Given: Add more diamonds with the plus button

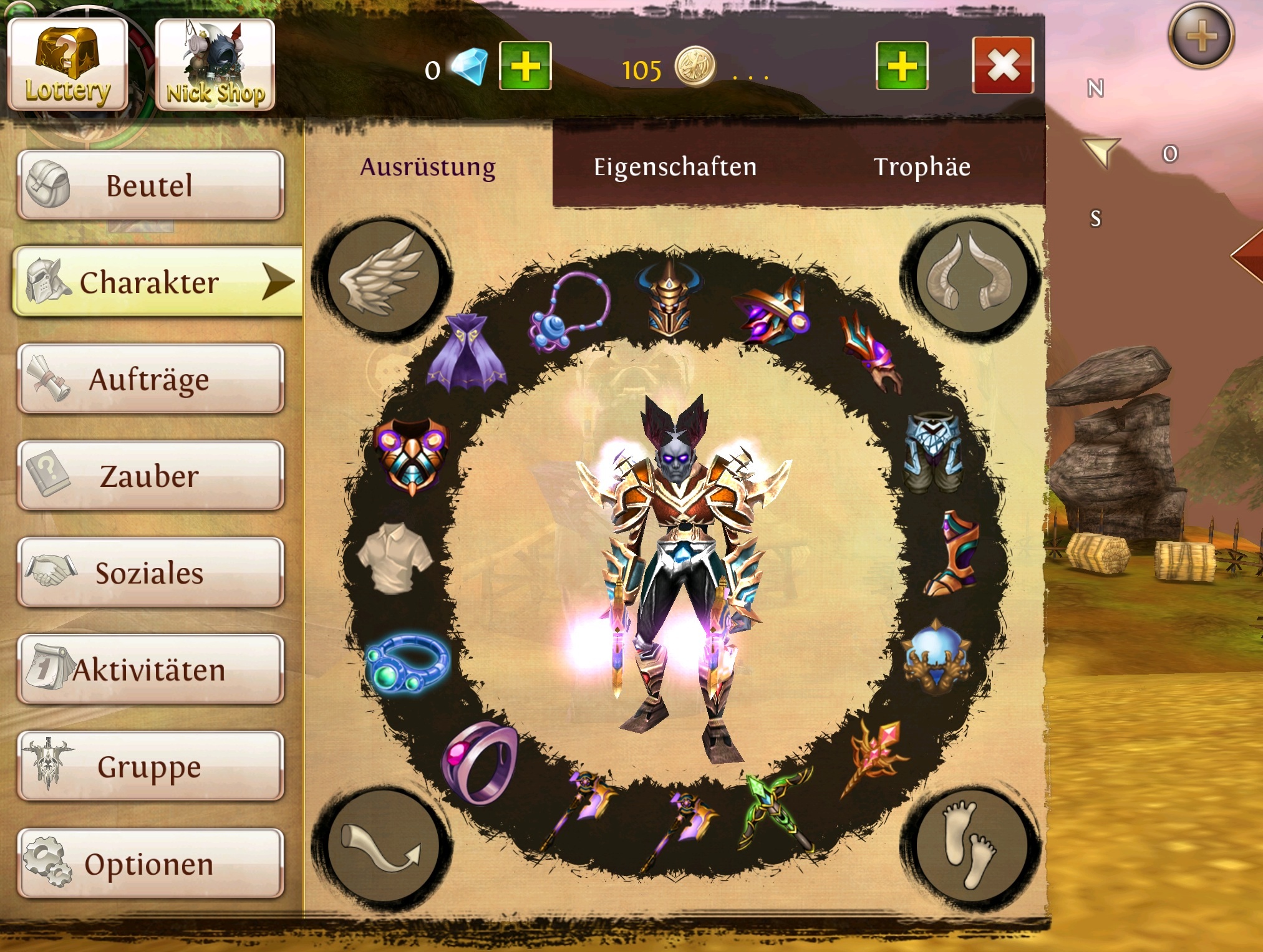Looking at the screenshot, I should pos(525,66).
